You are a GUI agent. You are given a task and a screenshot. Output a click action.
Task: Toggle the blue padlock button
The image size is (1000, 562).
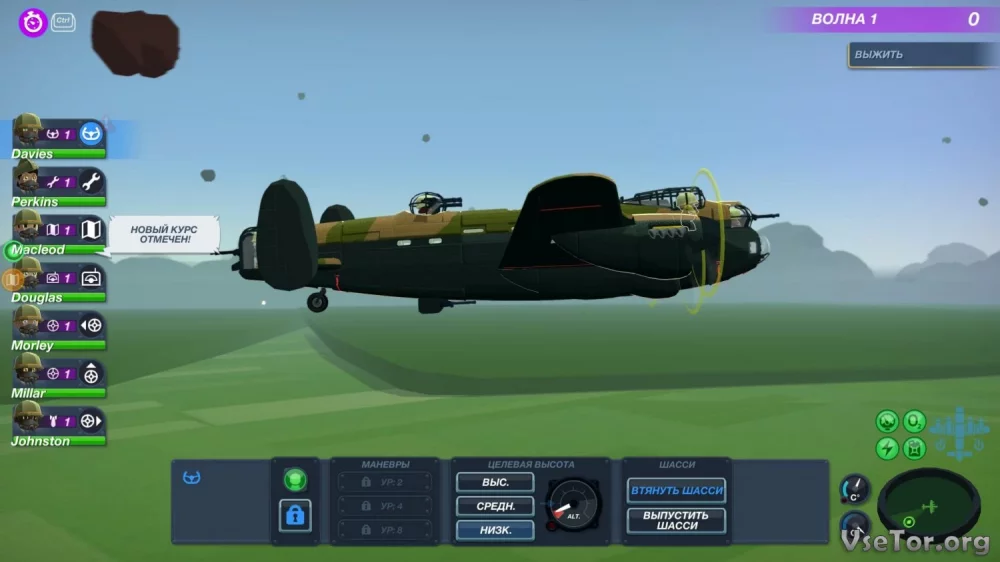click(295, 516)
